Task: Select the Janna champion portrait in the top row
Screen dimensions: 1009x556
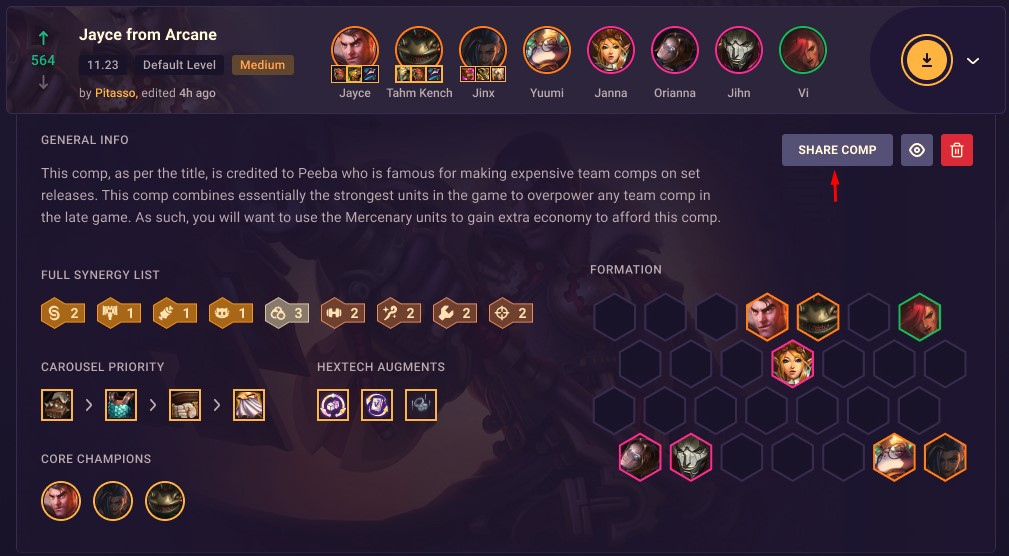Action: tap(611, 50)
